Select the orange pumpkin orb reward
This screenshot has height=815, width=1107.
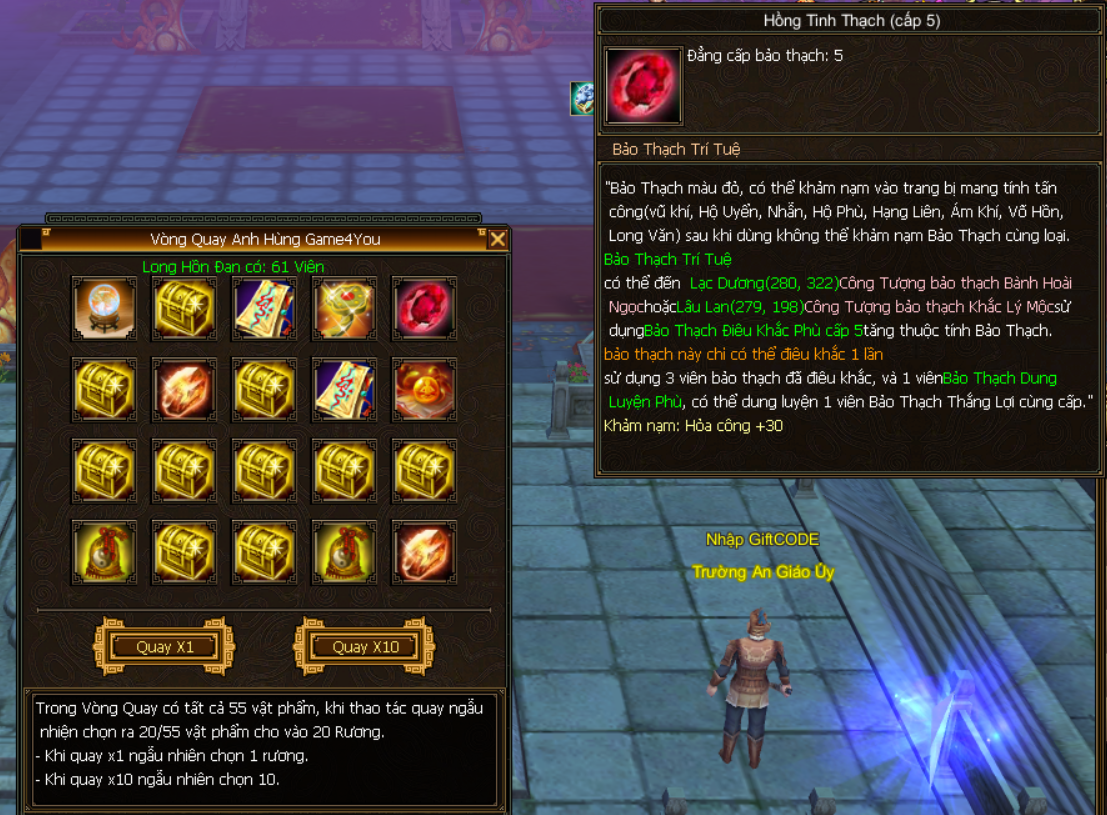424,389
